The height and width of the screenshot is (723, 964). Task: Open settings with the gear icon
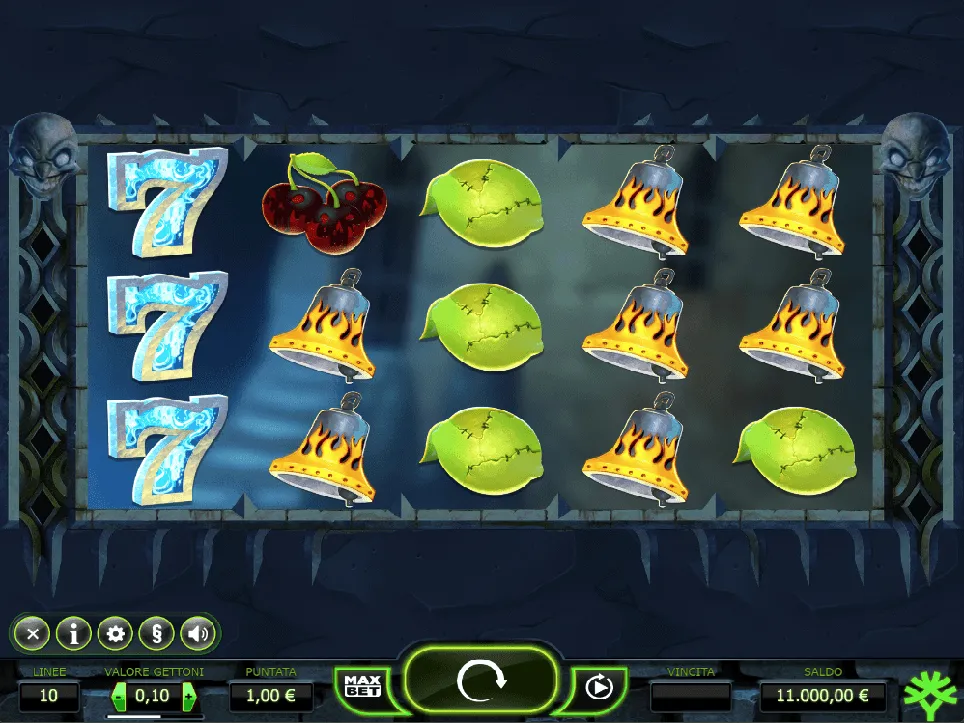pyautogui.click(x=116, y=633)
